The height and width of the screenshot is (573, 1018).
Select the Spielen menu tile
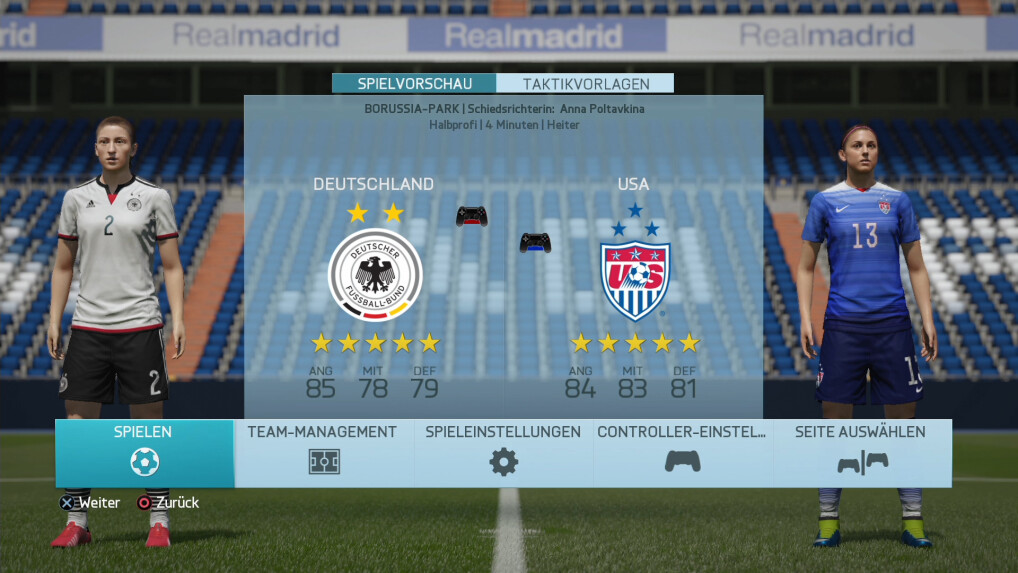tap(144, 452)
